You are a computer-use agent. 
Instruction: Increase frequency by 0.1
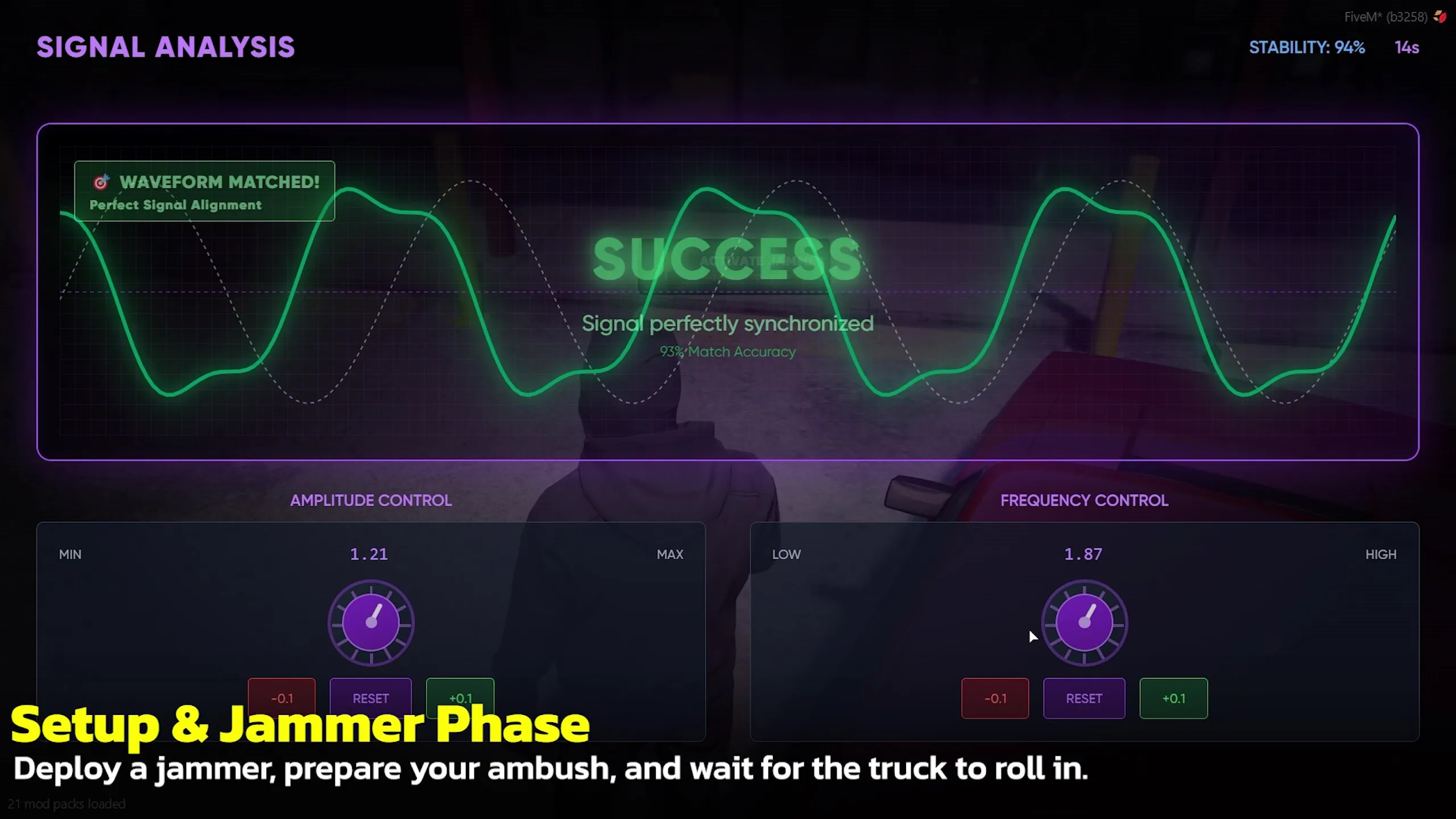(x=1173, y=698)
